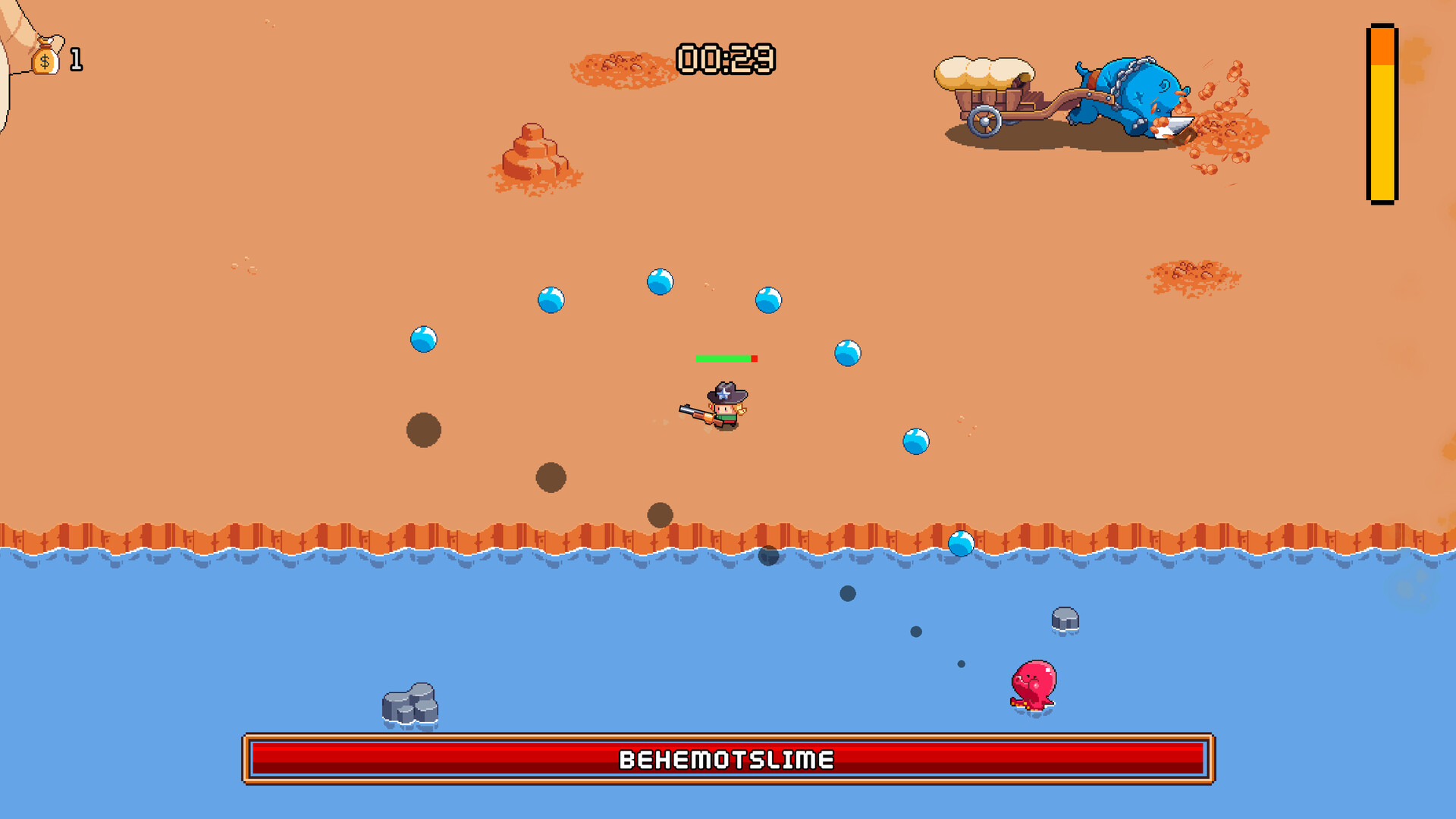This screenshot has height=819, width=1456.
Task: Click the timer showing 00:29
Action: (726, 58)
